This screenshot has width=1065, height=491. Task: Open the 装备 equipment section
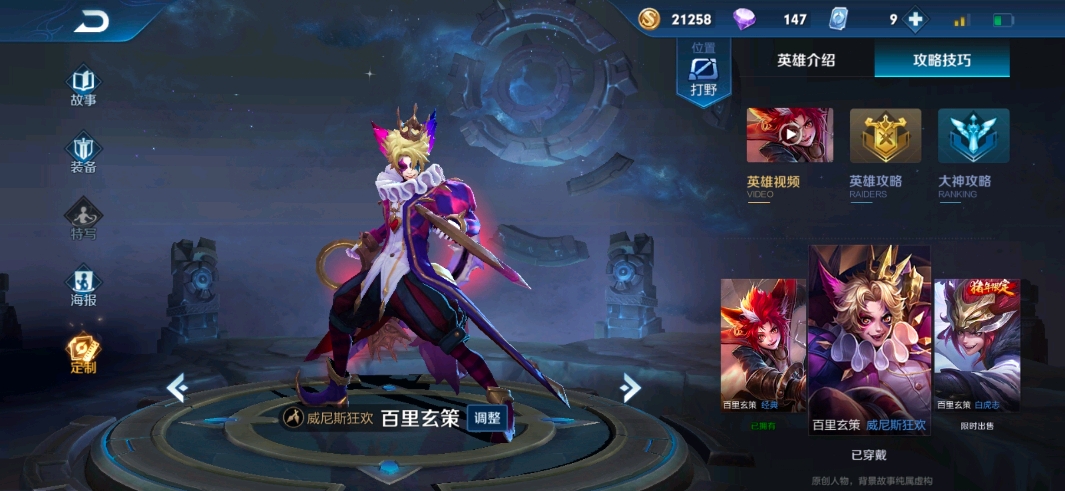point(83,154)
